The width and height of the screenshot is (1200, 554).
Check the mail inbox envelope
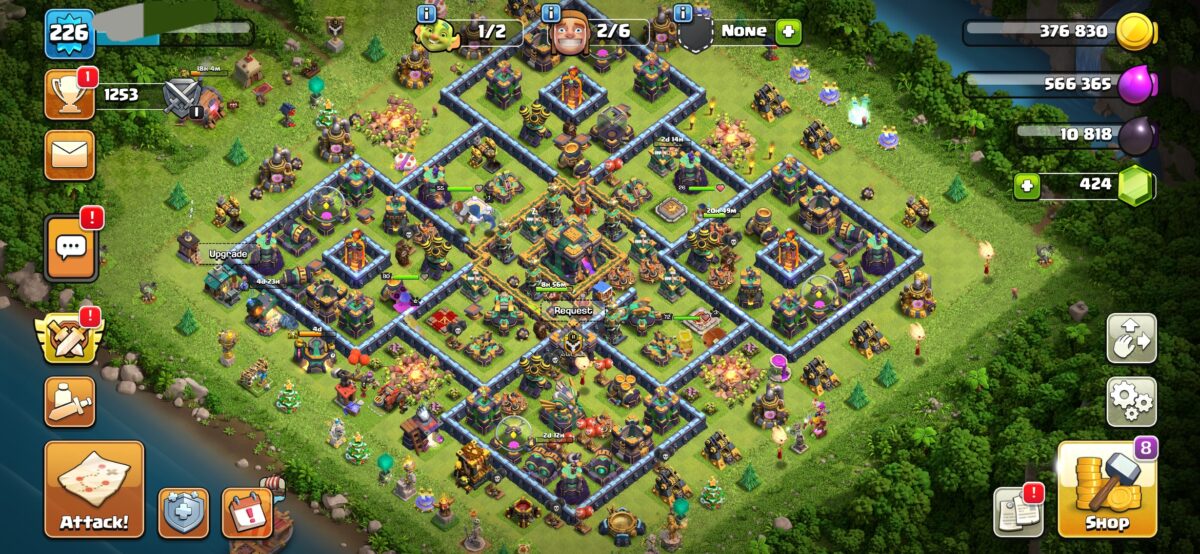[x=69, y=155]
